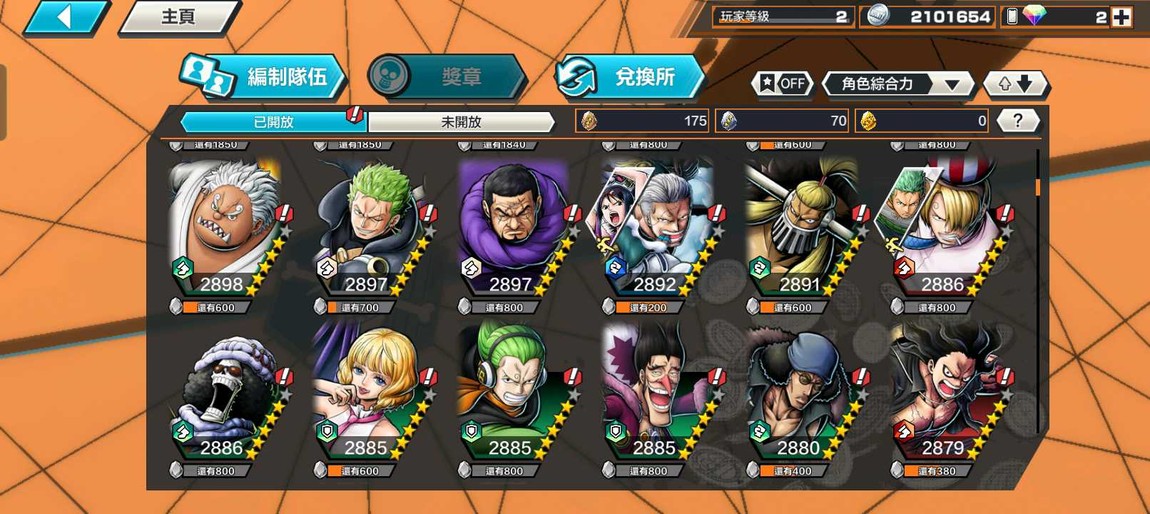Reverse sort order with the up-down arrows
The image size is (1150, 514).
1015,84
